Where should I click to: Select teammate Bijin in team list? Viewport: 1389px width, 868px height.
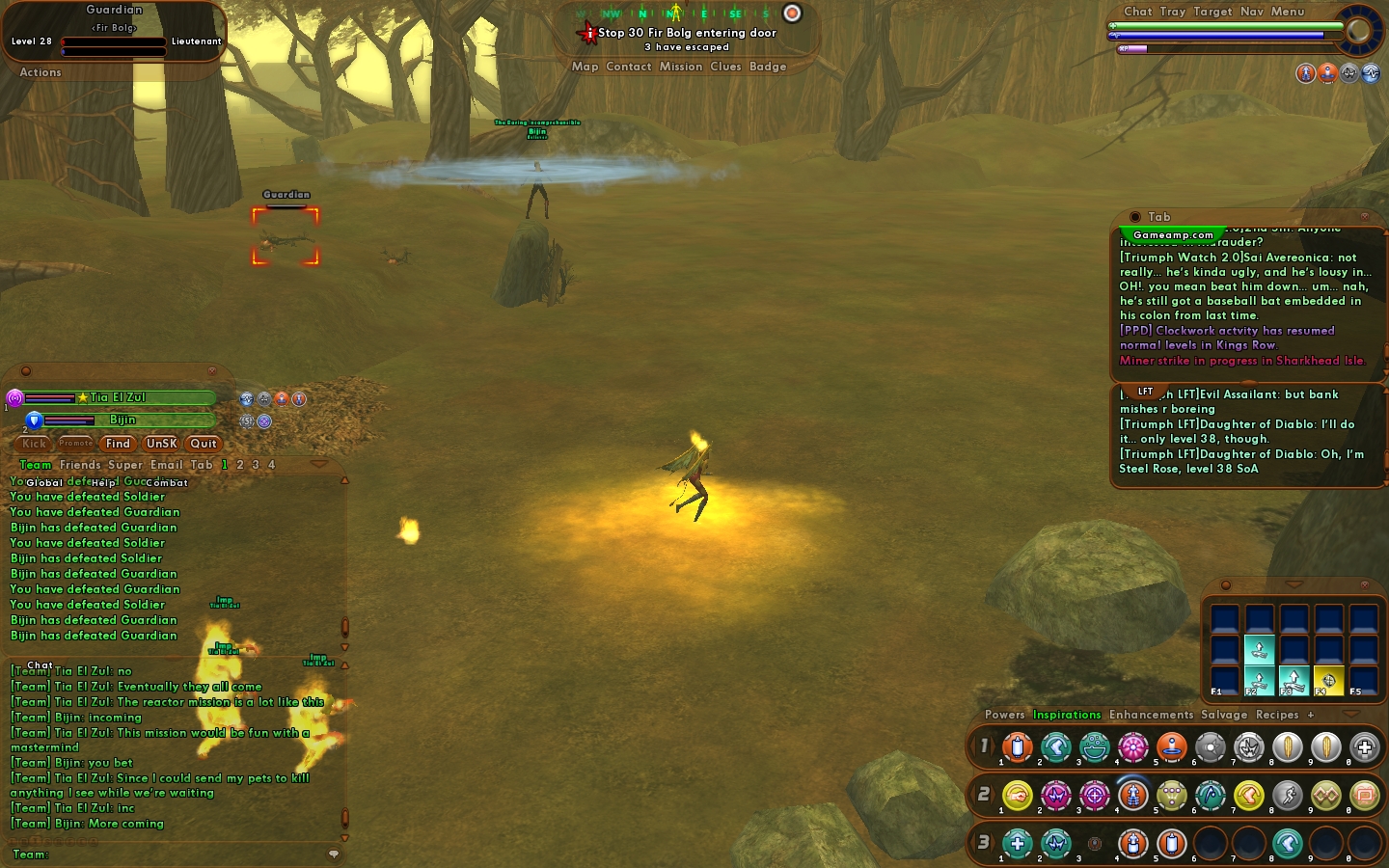coord(123,420)
